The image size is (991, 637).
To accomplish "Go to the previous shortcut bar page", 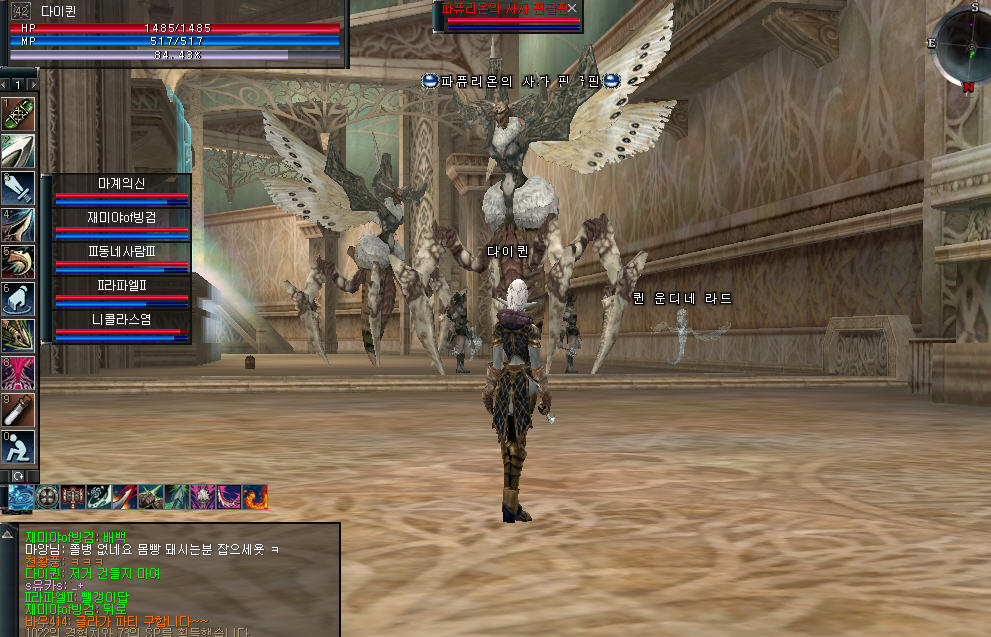I will 5,85.
